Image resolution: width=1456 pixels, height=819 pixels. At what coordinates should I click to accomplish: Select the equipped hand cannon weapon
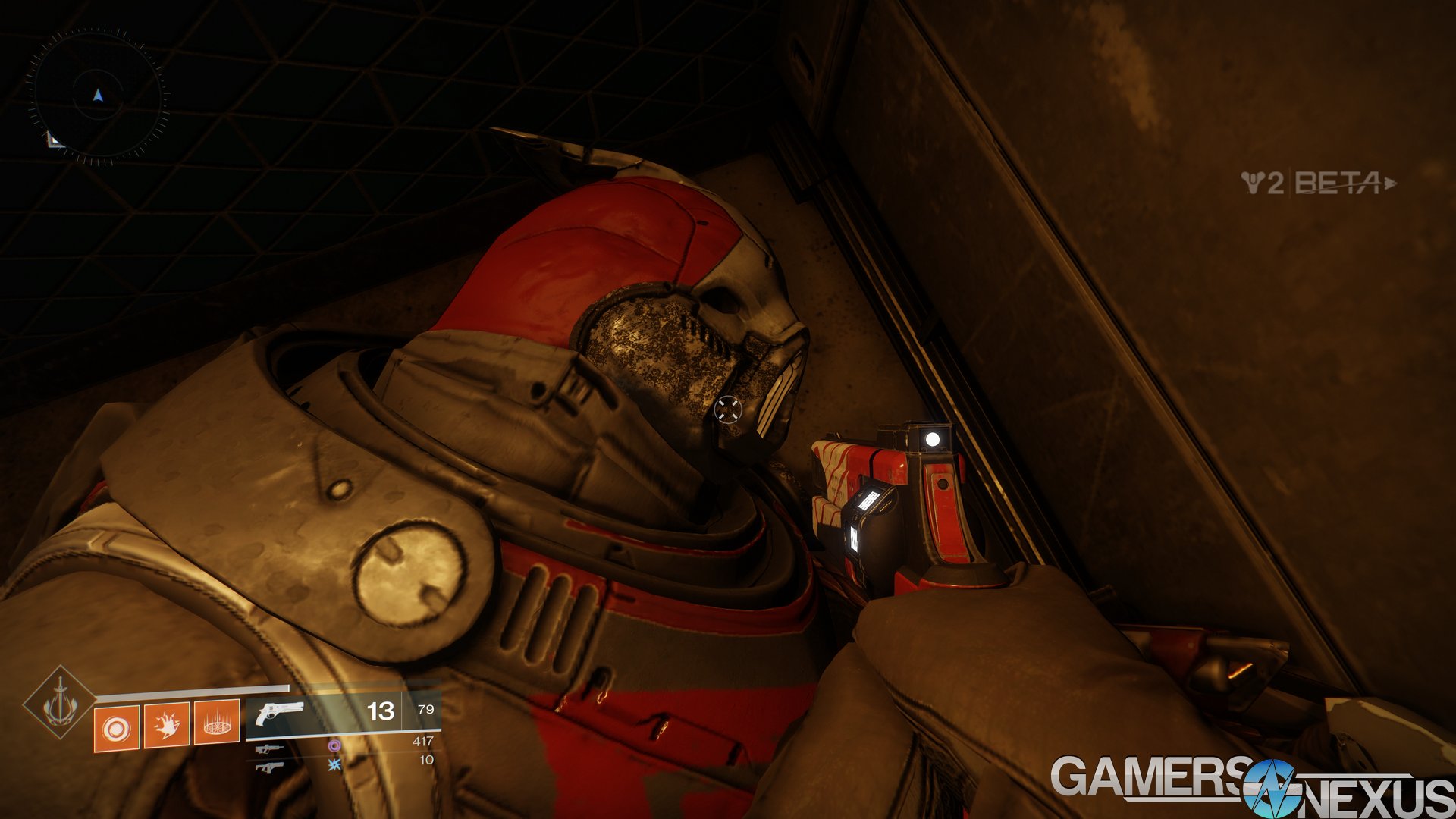point(280,713)
